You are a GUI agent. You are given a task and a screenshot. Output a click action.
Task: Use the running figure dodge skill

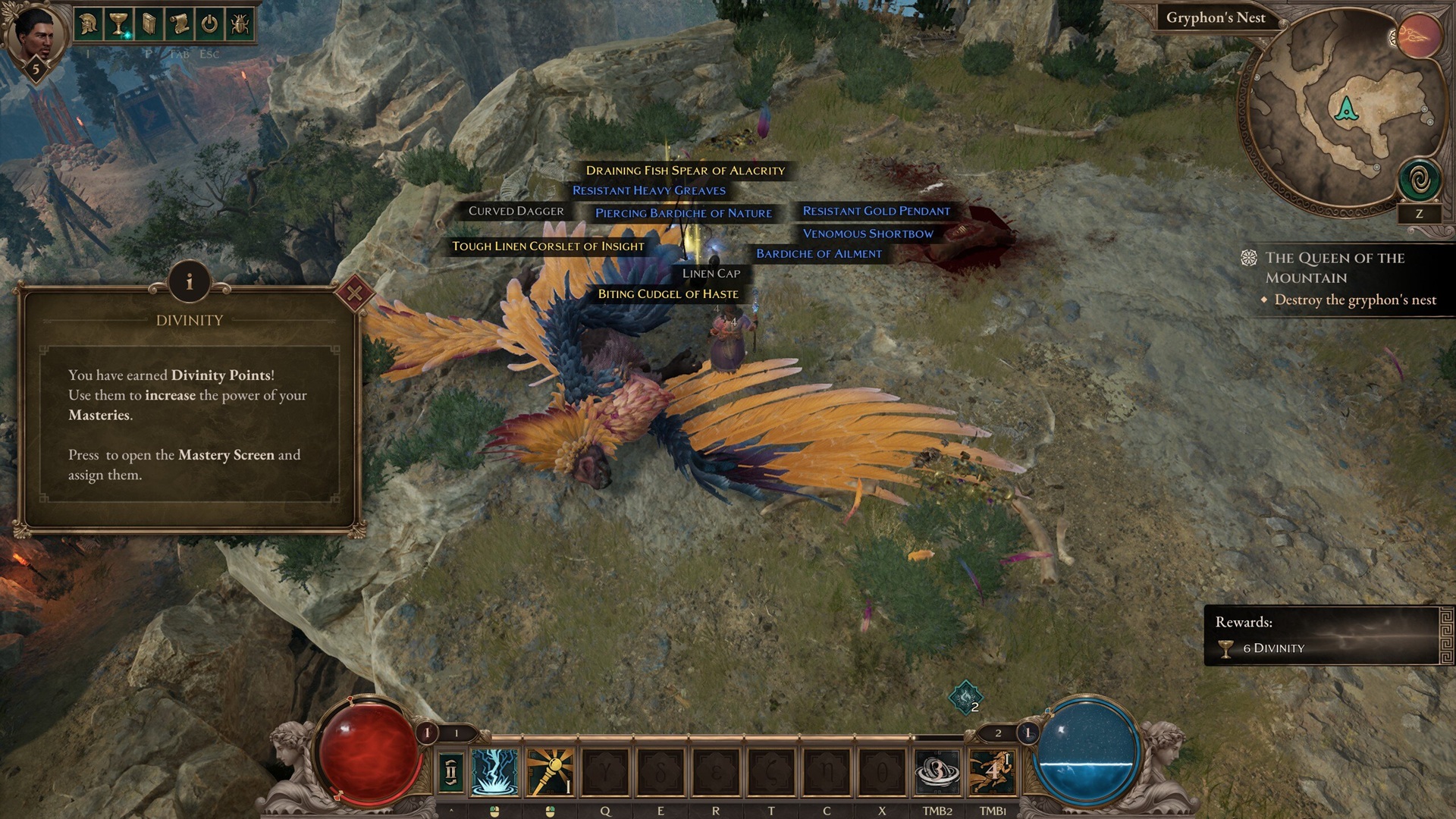pyautogui.click(x=992, y=772)
